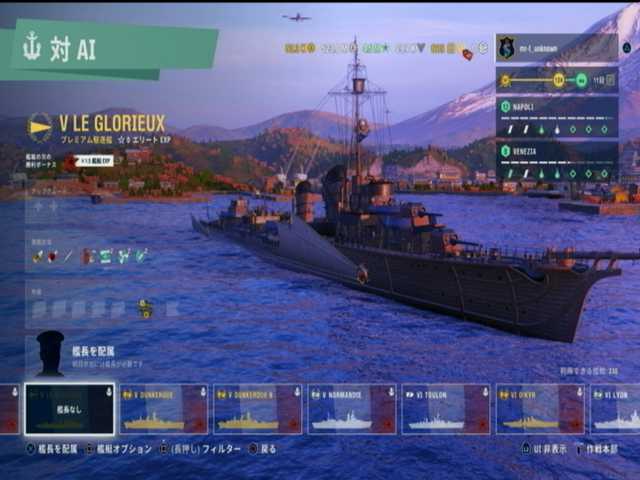The image size is (640, 480).
Task: Open the Venezia campaign progress panel
Action: (556, 161)
